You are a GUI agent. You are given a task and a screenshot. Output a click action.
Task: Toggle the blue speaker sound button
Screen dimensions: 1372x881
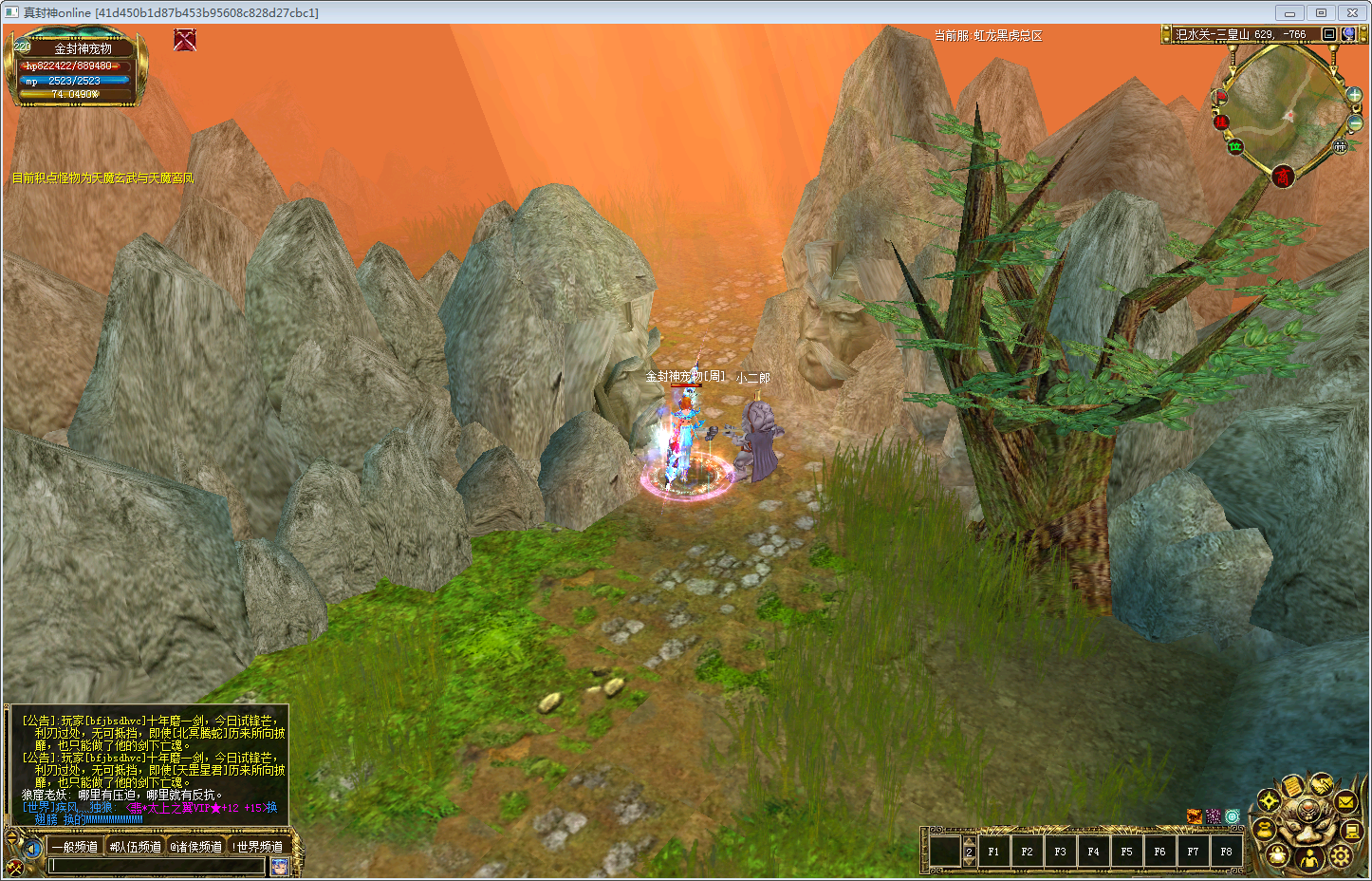[x=32, y=848]
